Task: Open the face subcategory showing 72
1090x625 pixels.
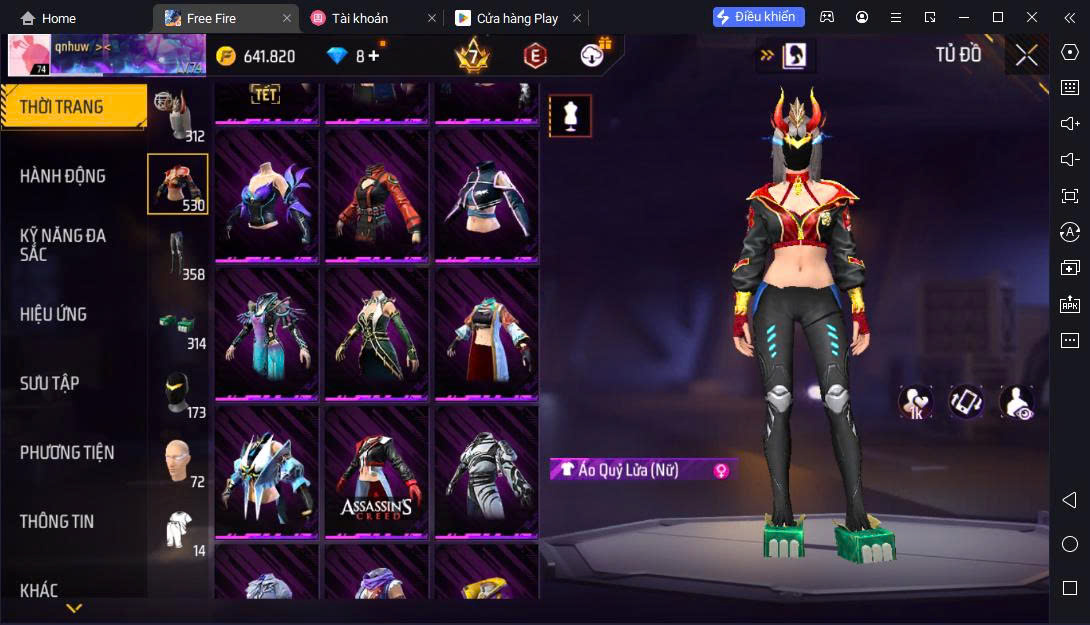Action: coord(179,463)
